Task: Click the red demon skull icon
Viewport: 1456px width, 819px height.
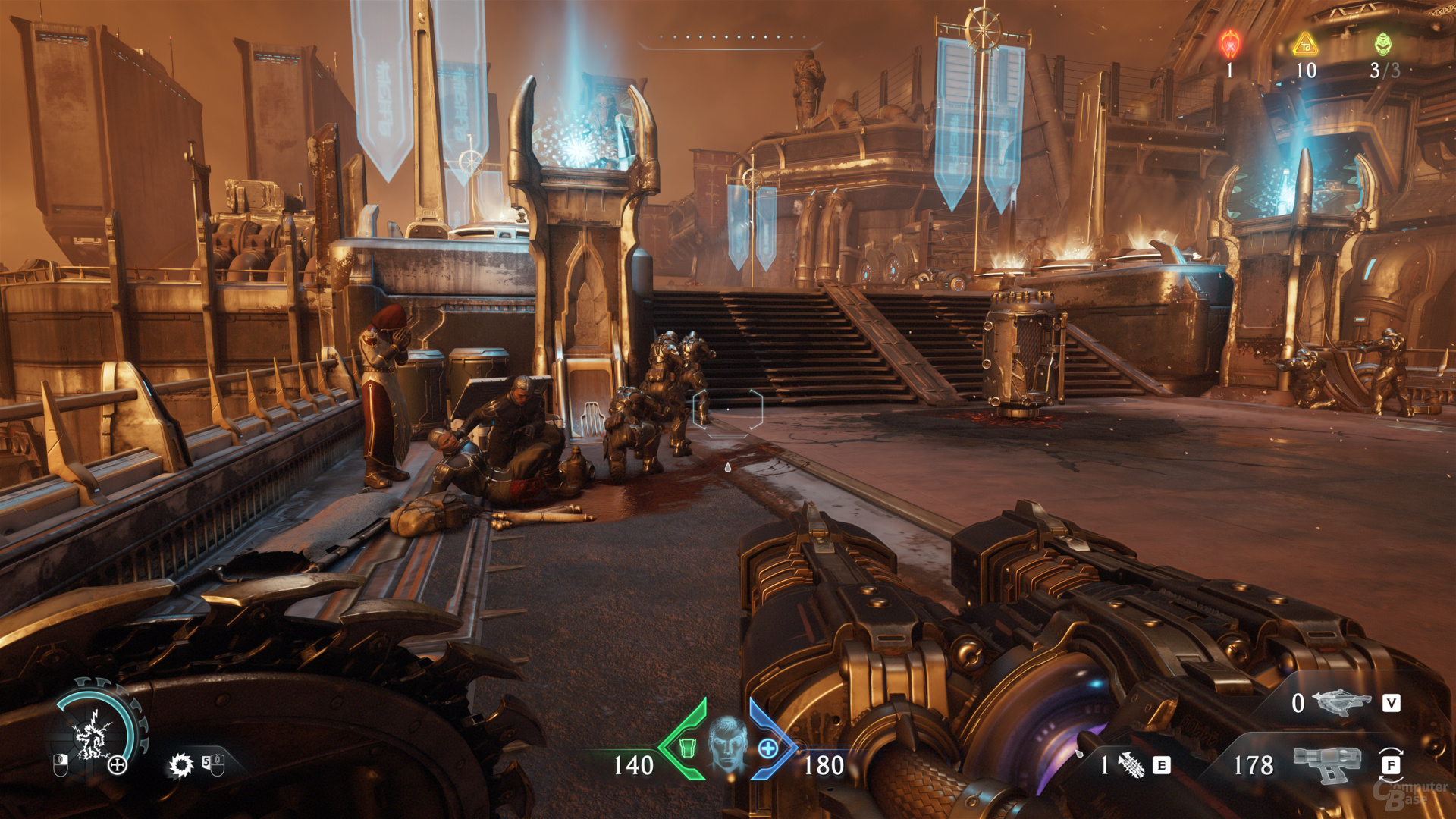Action: click(1230, 45)
